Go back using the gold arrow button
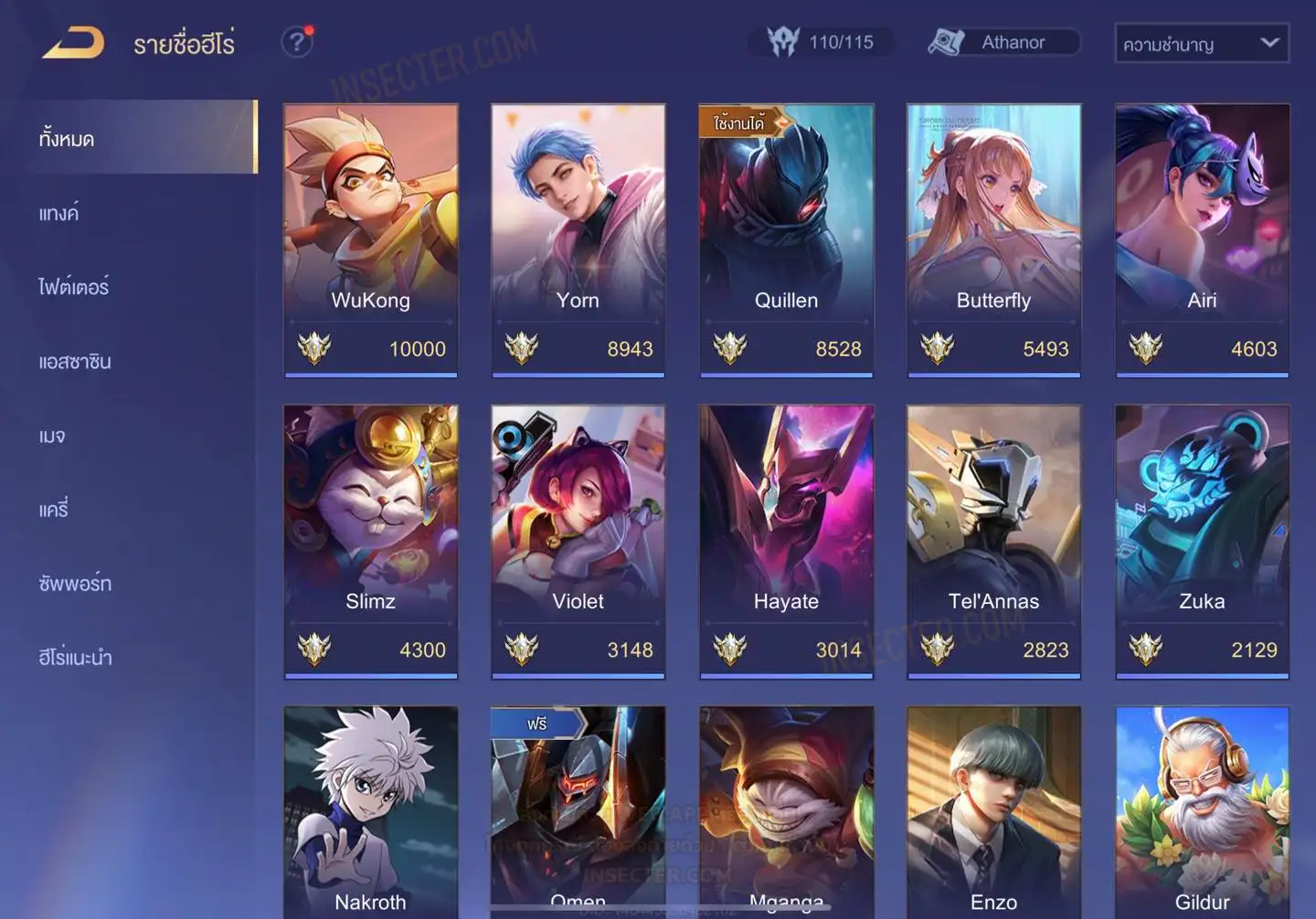This screenshot has width=1316, height=919. click(x=73, y=42)
